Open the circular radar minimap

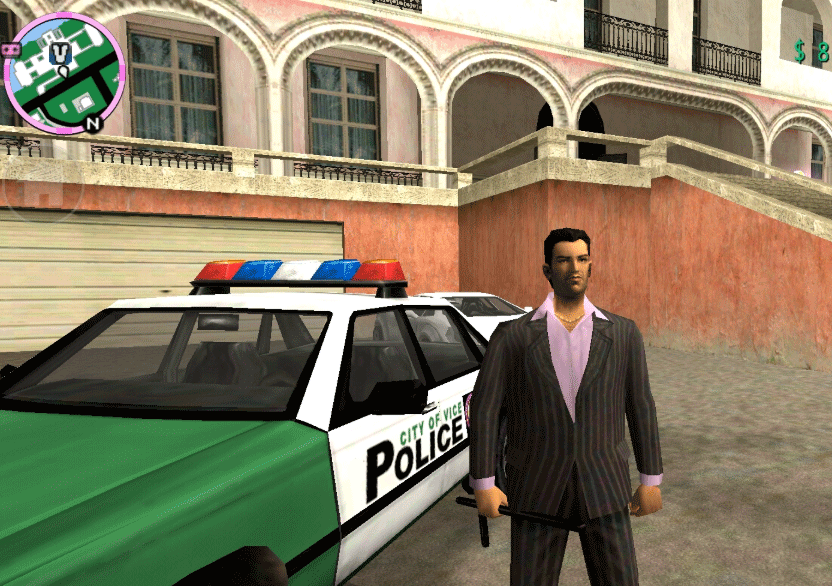click(64, 73)
